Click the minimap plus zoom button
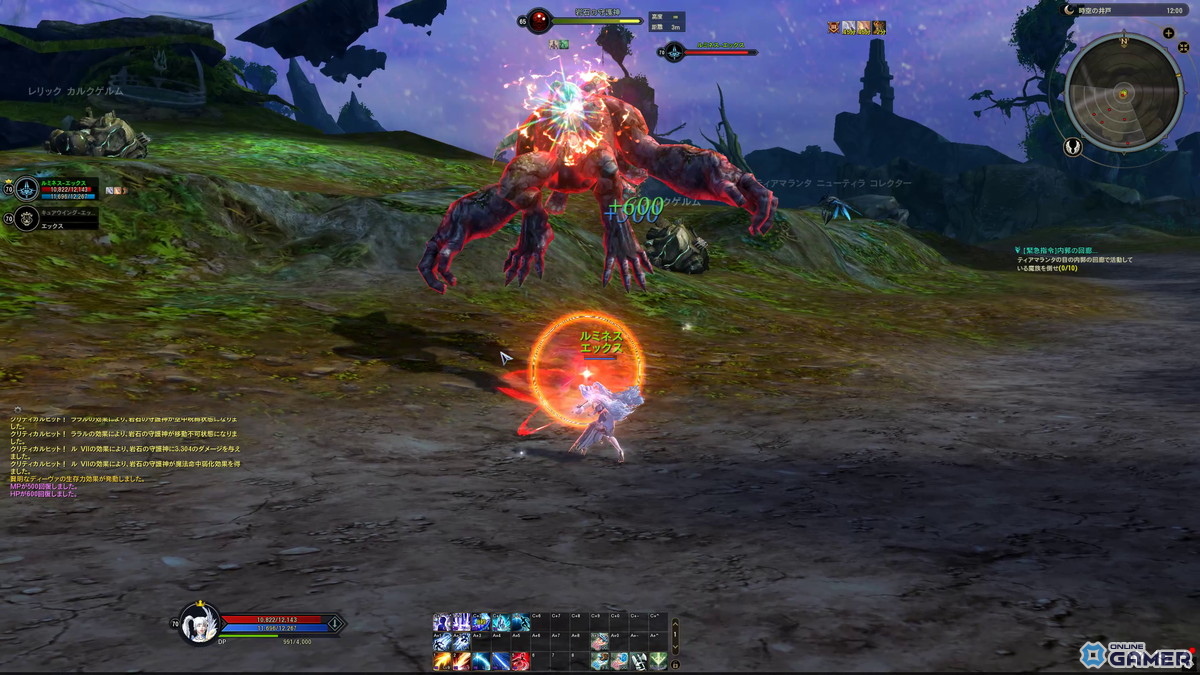Screen dimensions: 1200x675 (x=1168, y=33)
